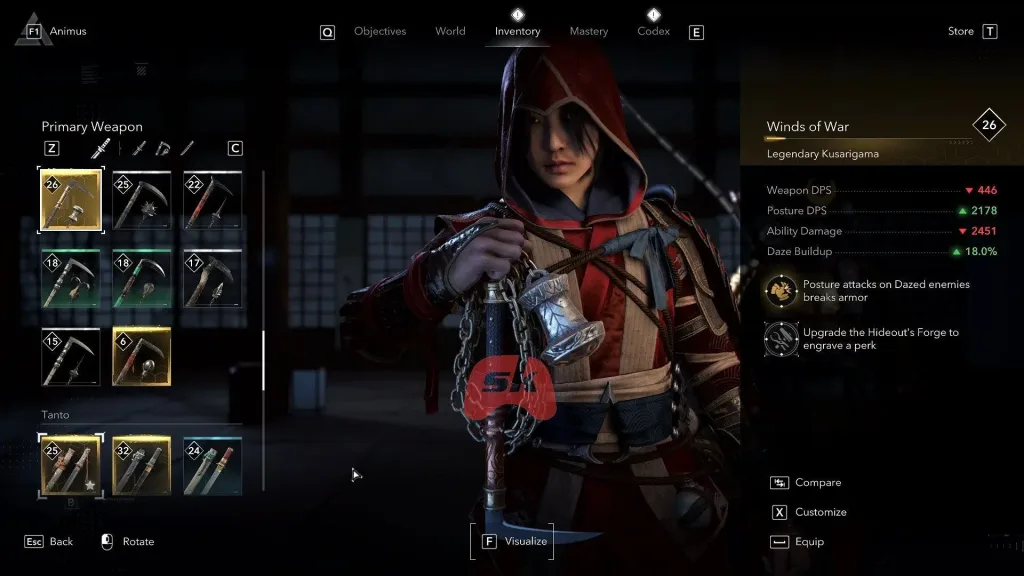Open the Objectives tab

pos(380,31)
